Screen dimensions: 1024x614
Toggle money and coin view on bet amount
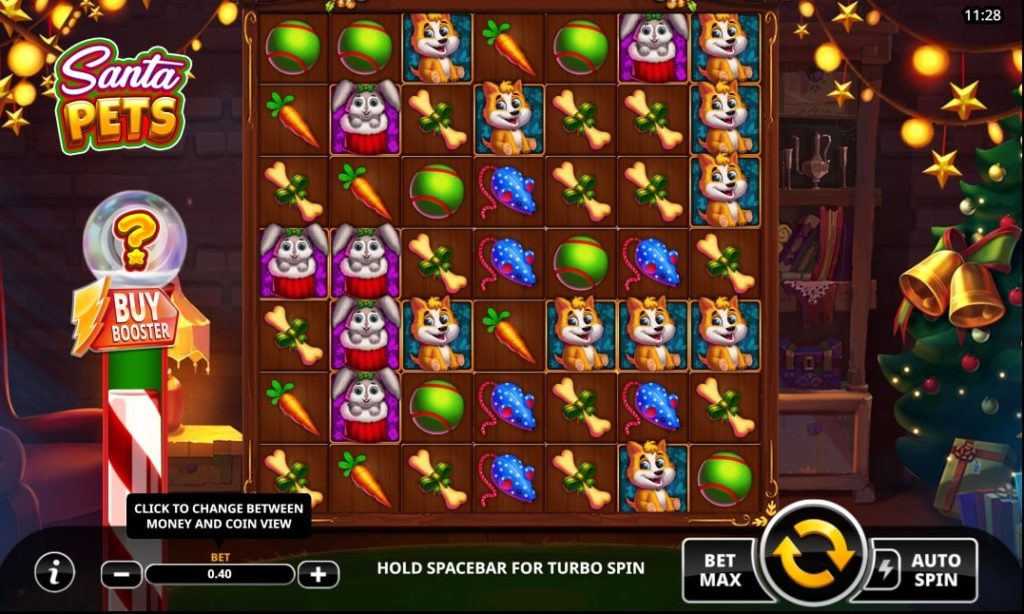(x=220, y=574)
